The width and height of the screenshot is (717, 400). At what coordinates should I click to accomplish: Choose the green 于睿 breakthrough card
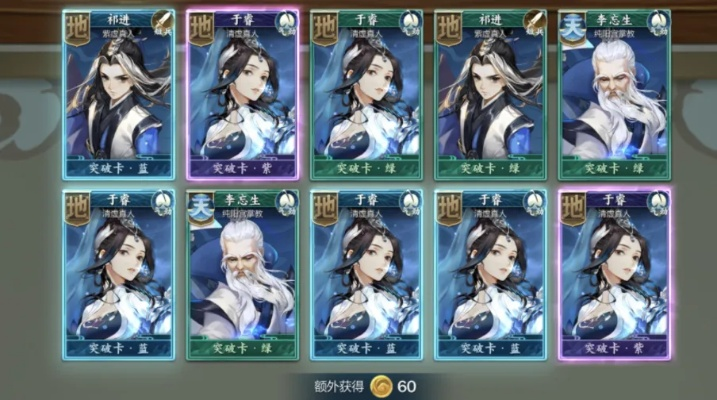click(x=366, y=95)
